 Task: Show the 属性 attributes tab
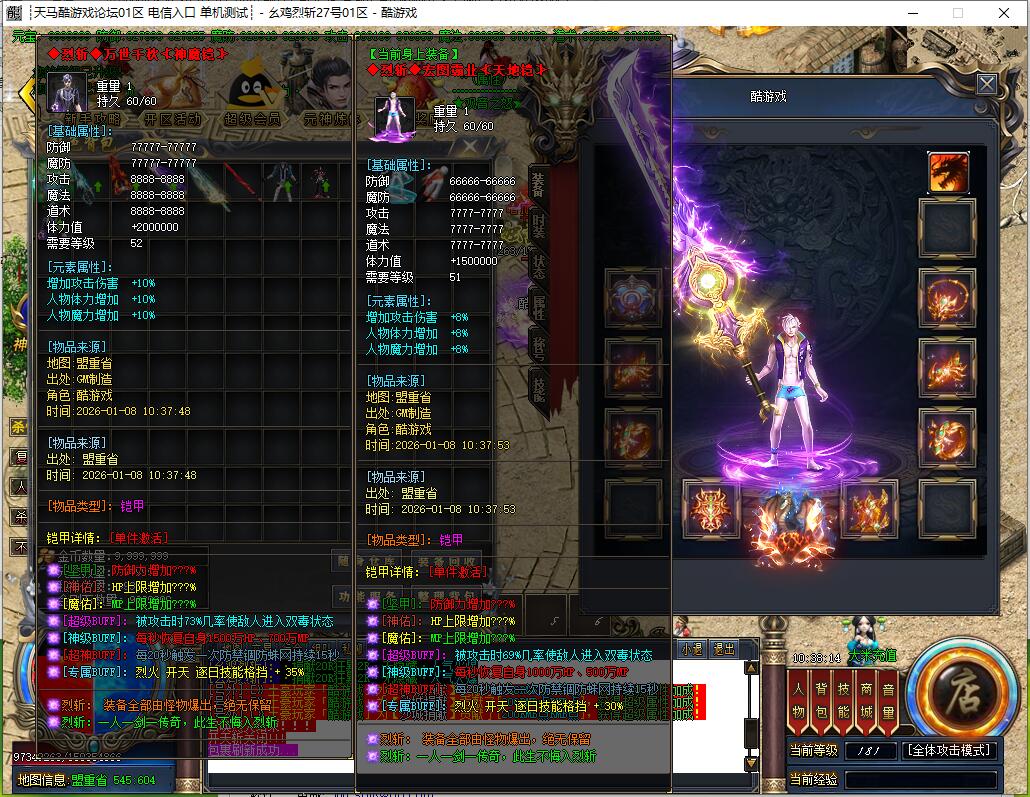pyautogui.click(x=538, y=306)
